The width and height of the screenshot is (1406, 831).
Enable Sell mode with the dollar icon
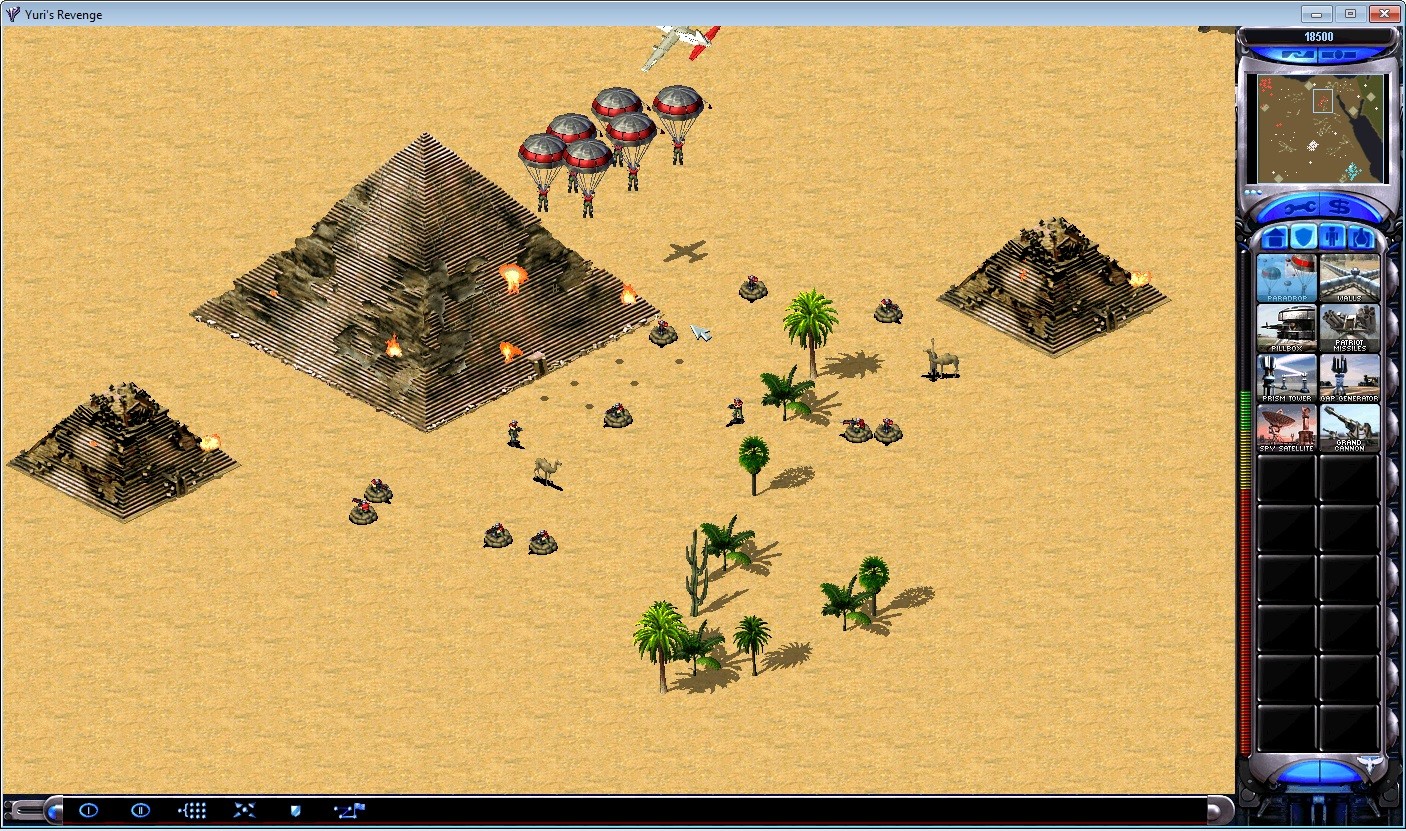click(1338, 206)
